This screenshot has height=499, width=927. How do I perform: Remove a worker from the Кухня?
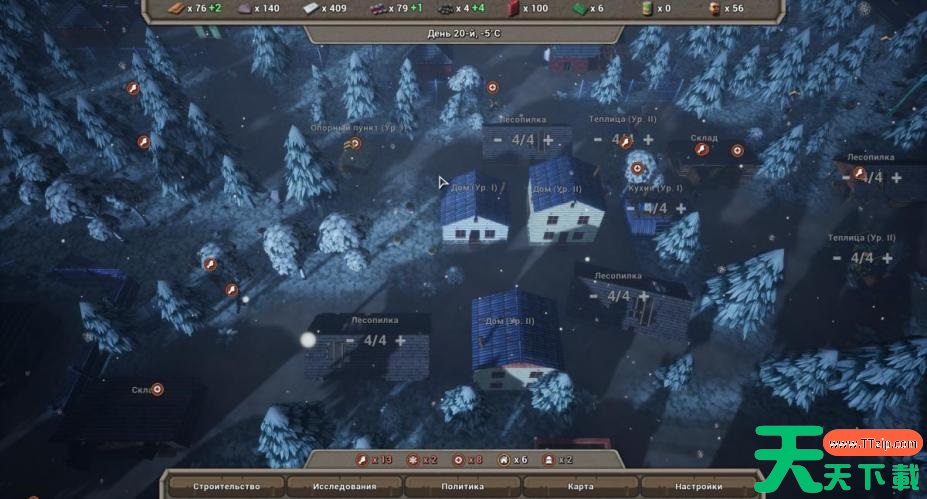click(632, 209)
